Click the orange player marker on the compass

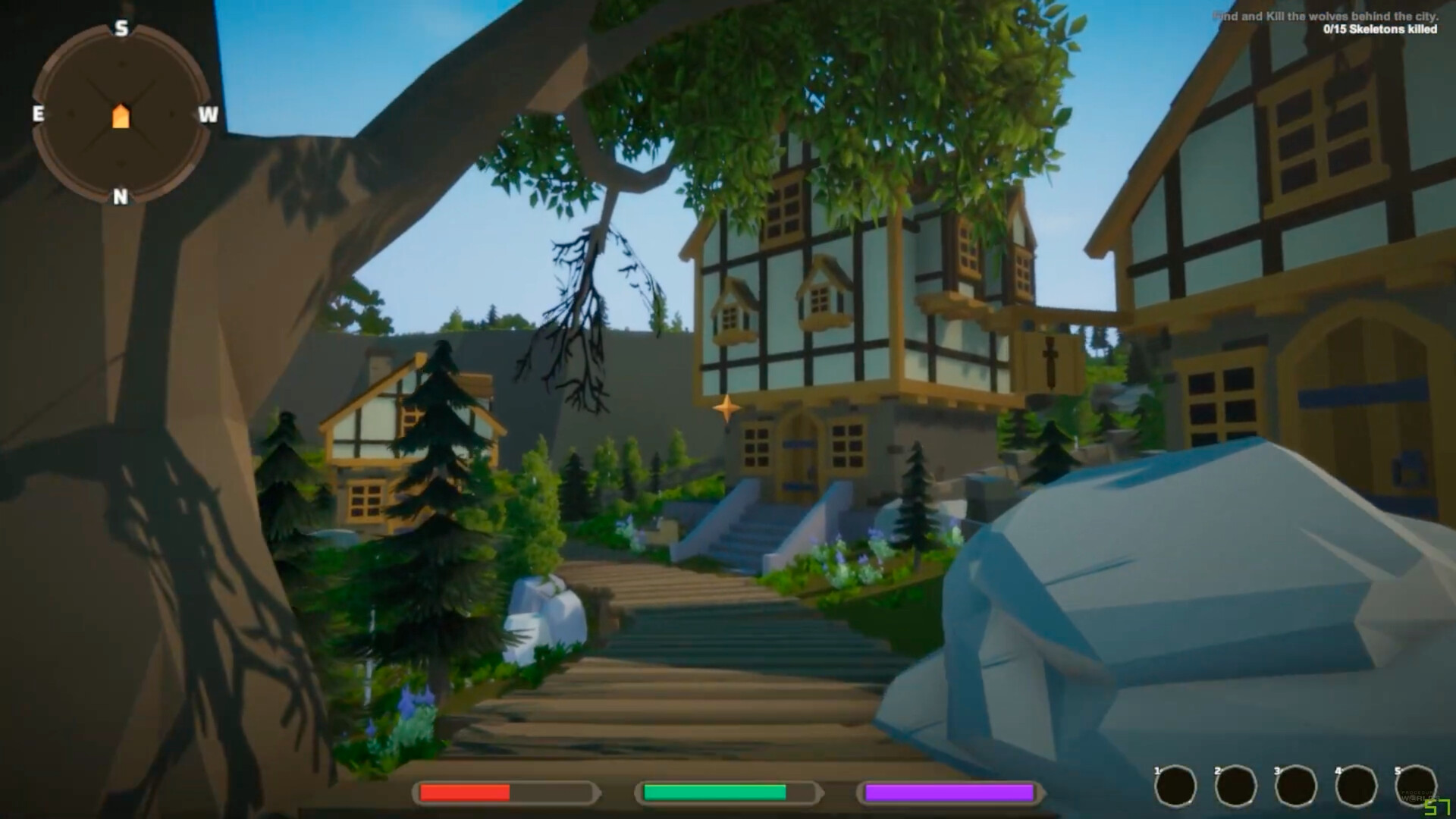(x=121, y=116)
